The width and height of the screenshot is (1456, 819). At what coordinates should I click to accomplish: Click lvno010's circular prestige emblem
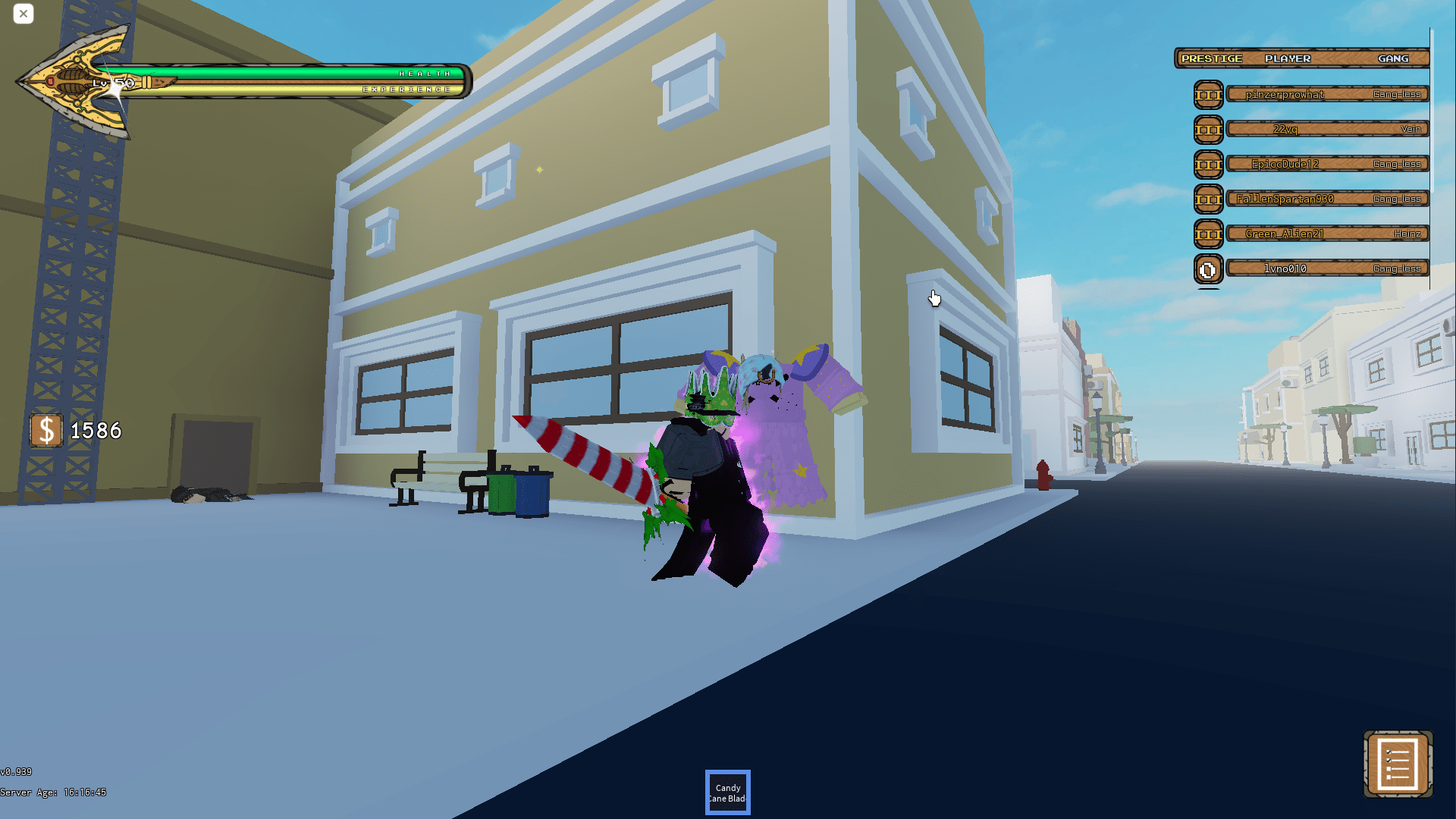(x=1208, y=268)
